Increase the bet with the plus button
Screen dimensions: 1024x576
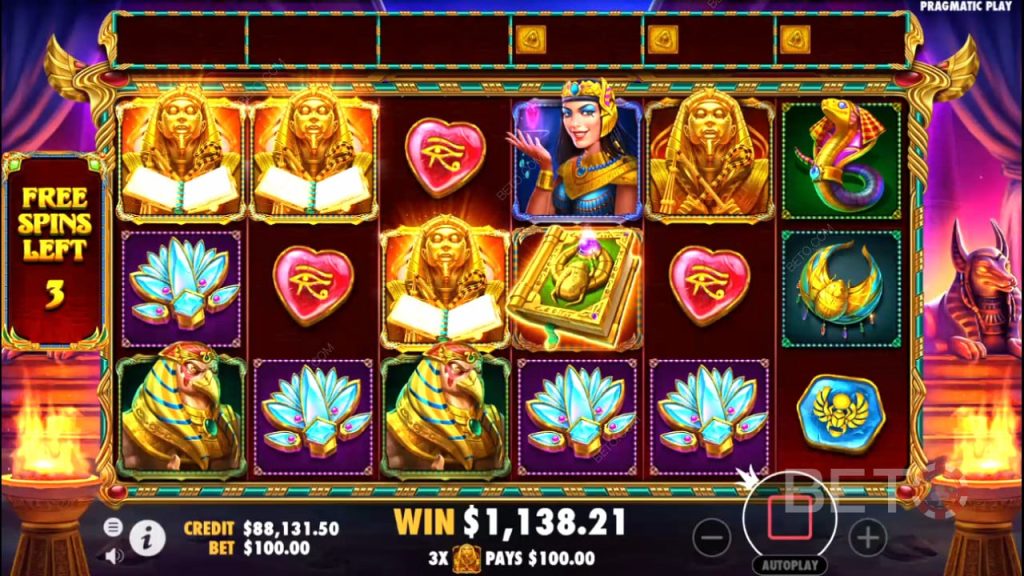pyautogui.click(x=868, y=538)
